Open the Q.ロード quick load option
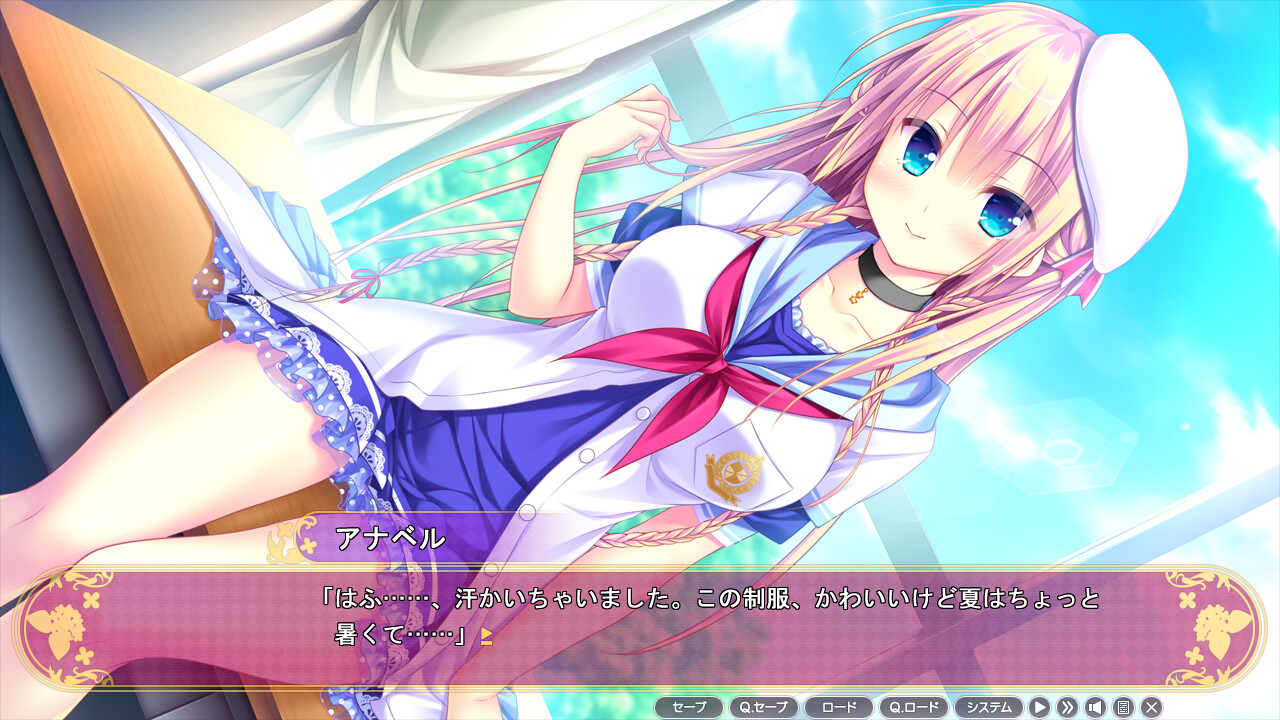The image size is (1280, 720). 914,706
